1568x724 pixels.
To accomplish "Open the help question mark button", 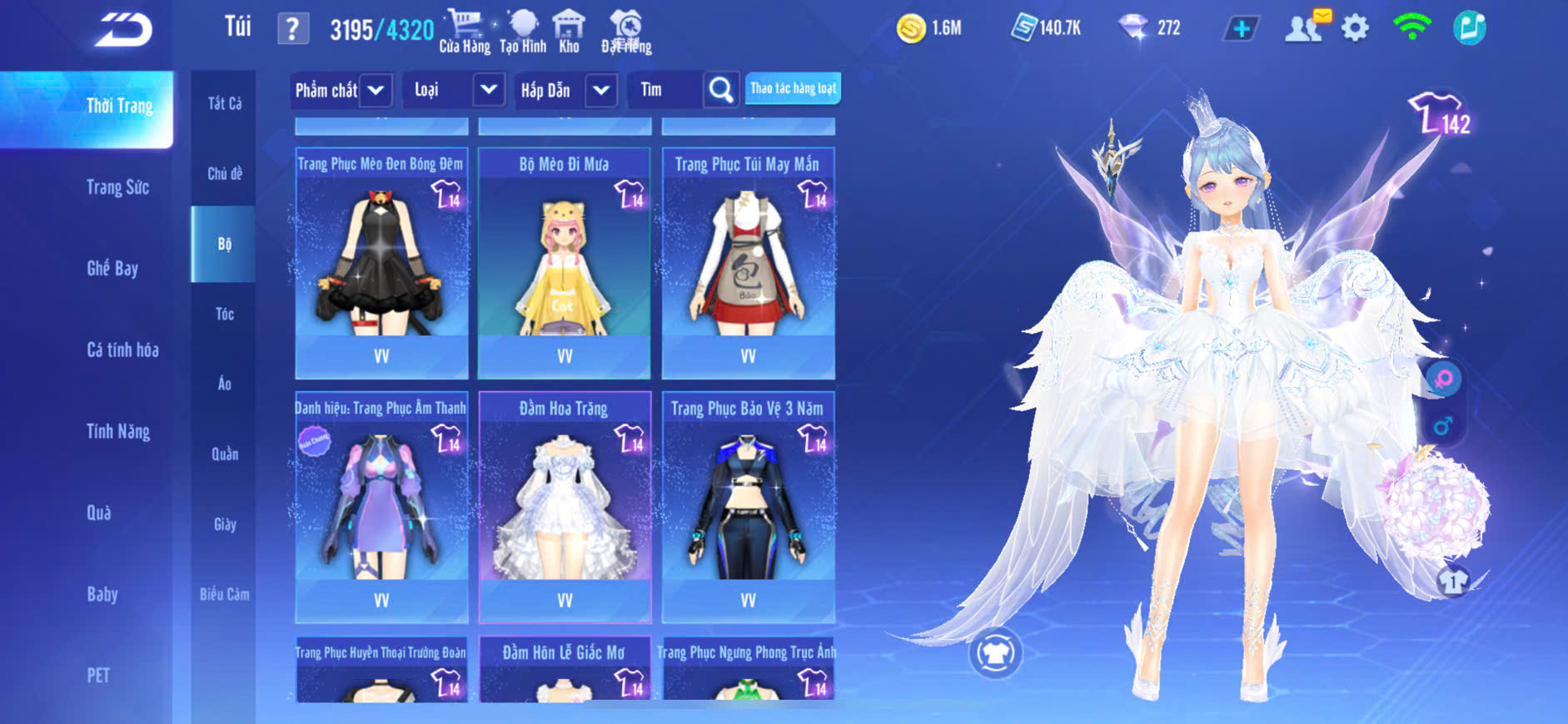I will [x=292, y=30].
